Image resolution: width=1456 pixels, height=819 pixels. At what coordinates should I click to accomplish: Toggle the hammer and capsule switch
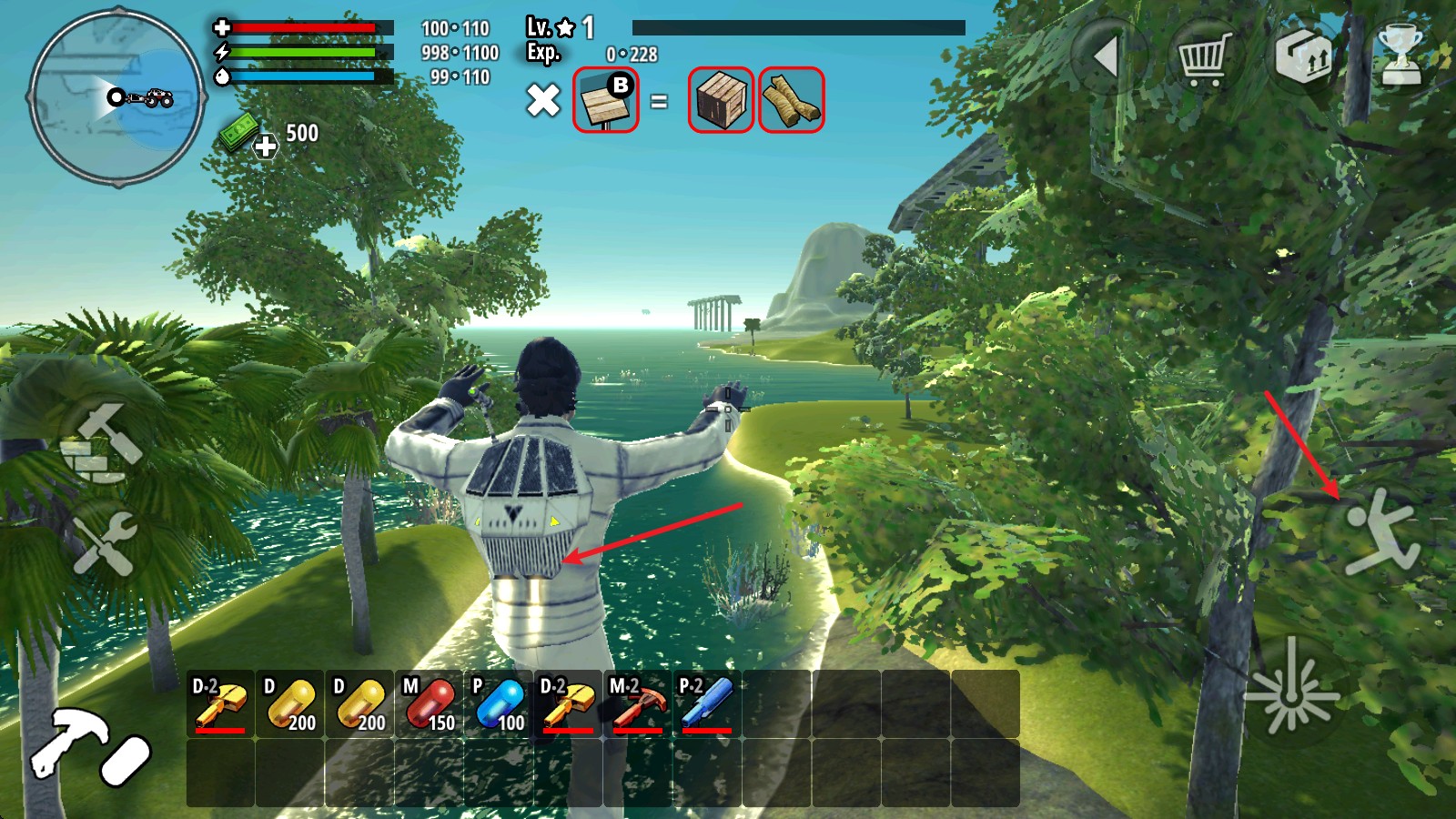[89, 746]
